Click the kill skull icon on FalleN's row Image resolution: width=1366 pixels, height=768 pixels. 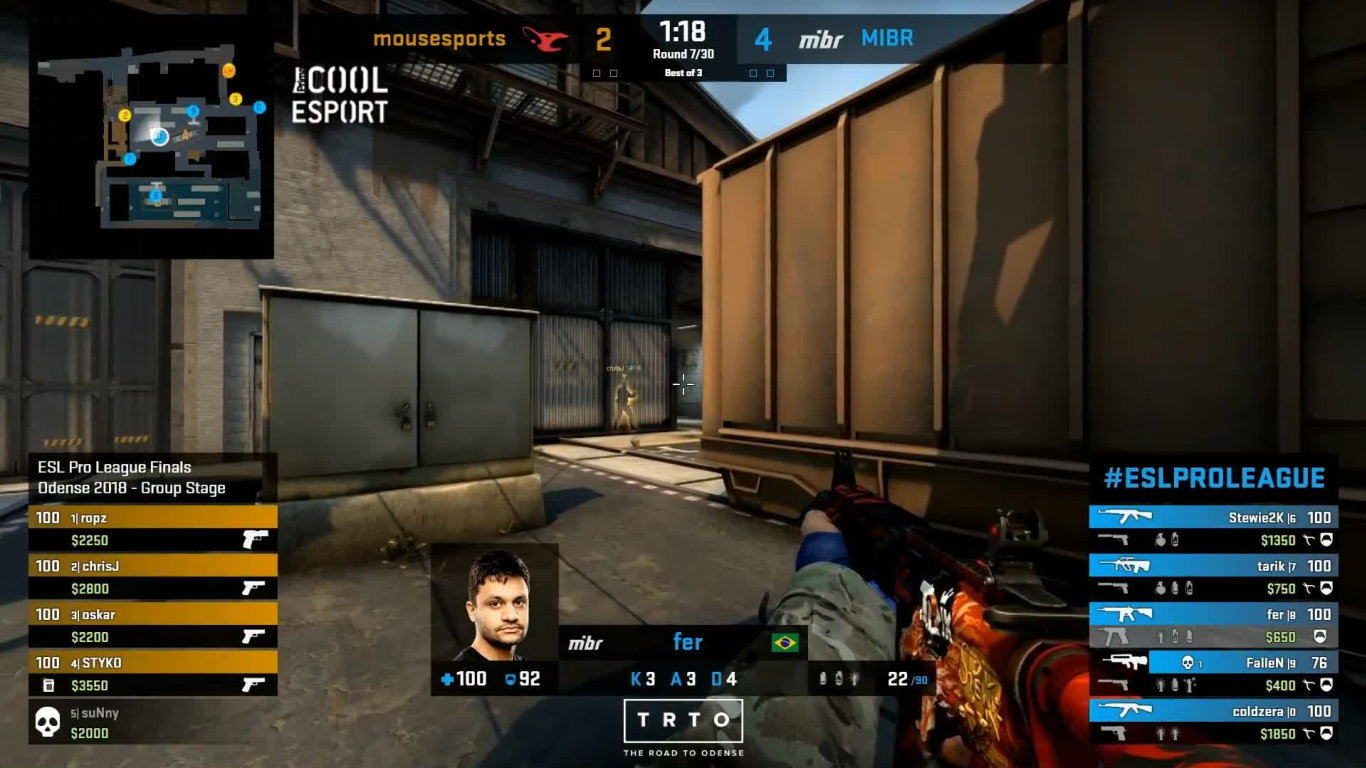[1187, 662]
